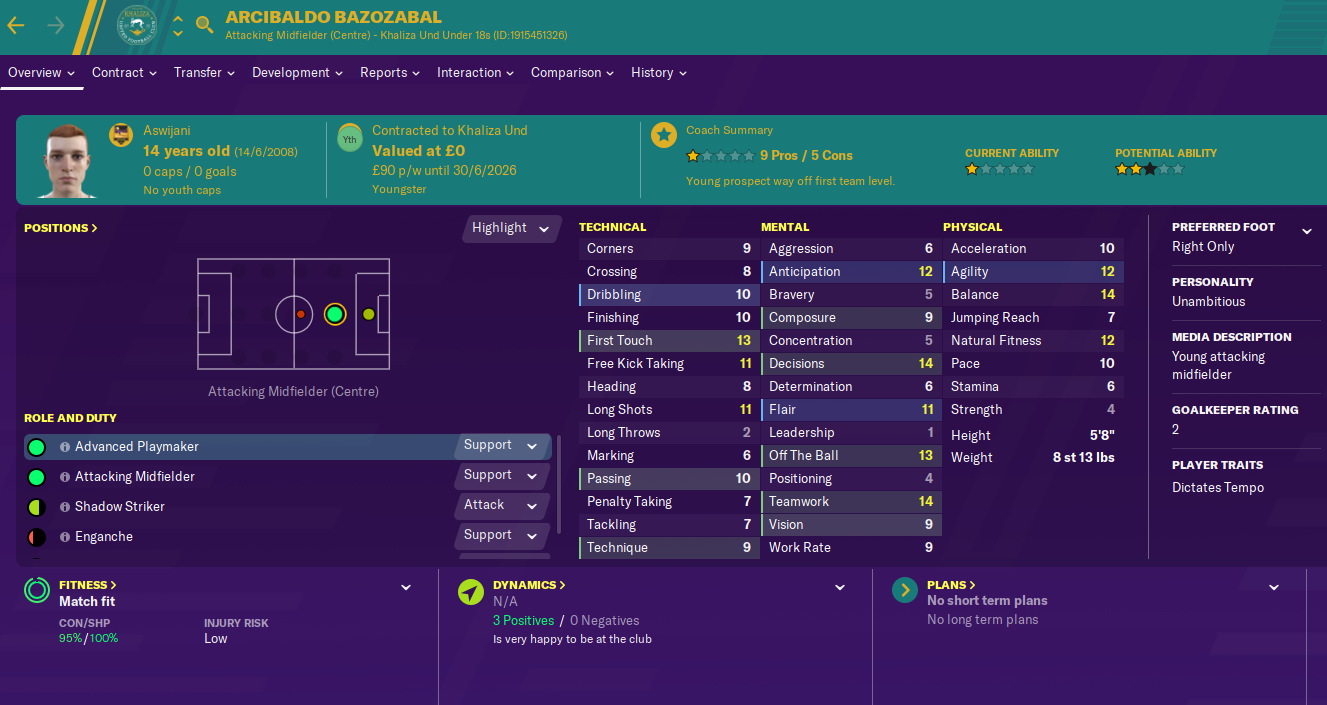Open the Development menu
Viewport: 1327px width, 705px height.
click(297, 72)
